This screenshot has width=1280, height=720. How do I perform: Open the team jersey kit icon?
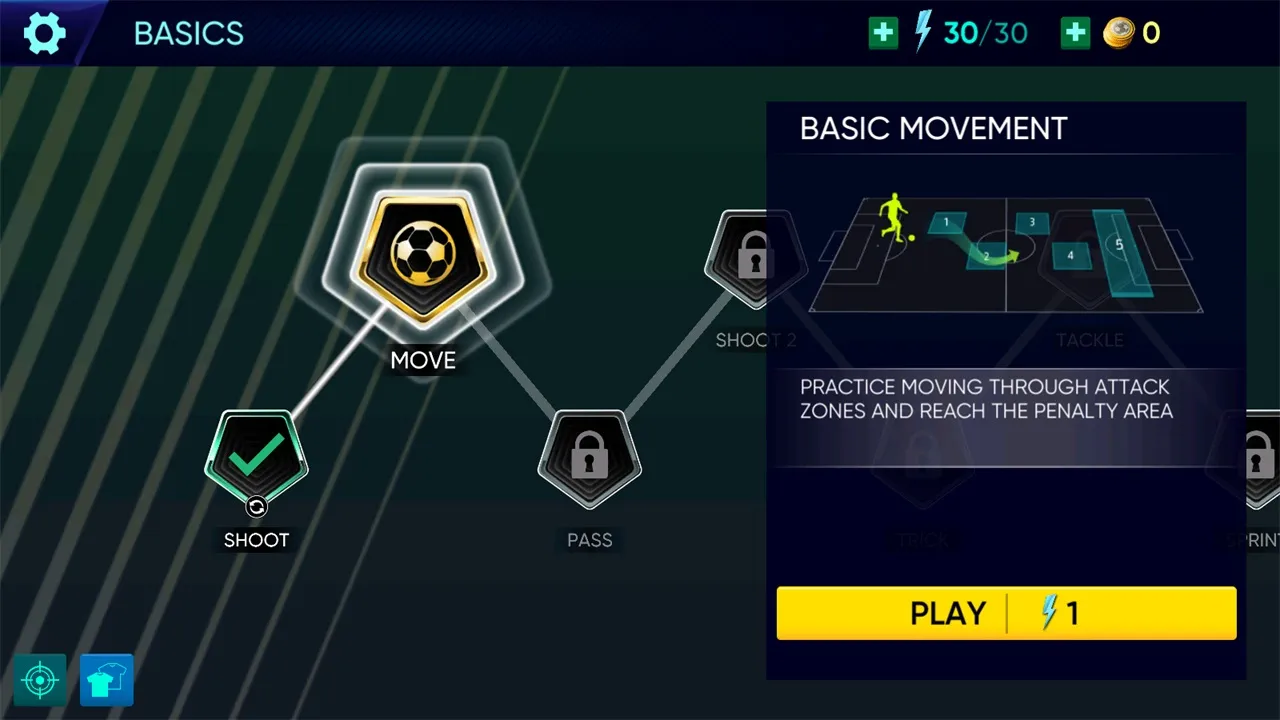[106, 679]
